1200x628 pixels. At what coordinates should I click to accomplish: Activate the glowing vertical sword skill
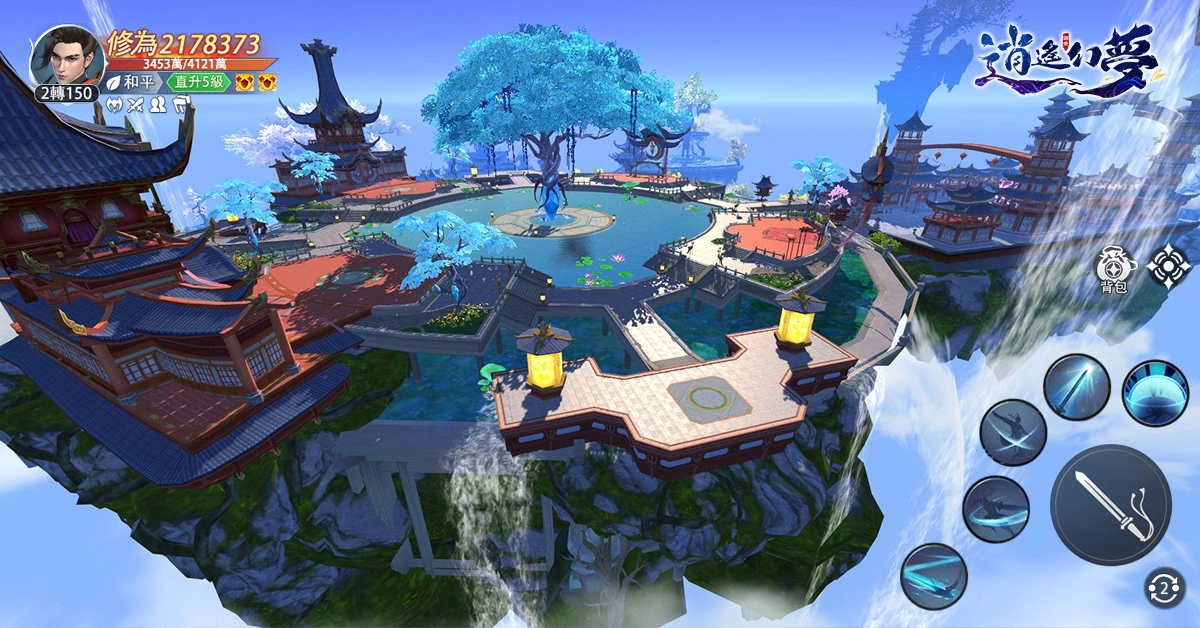(1077, 387)
